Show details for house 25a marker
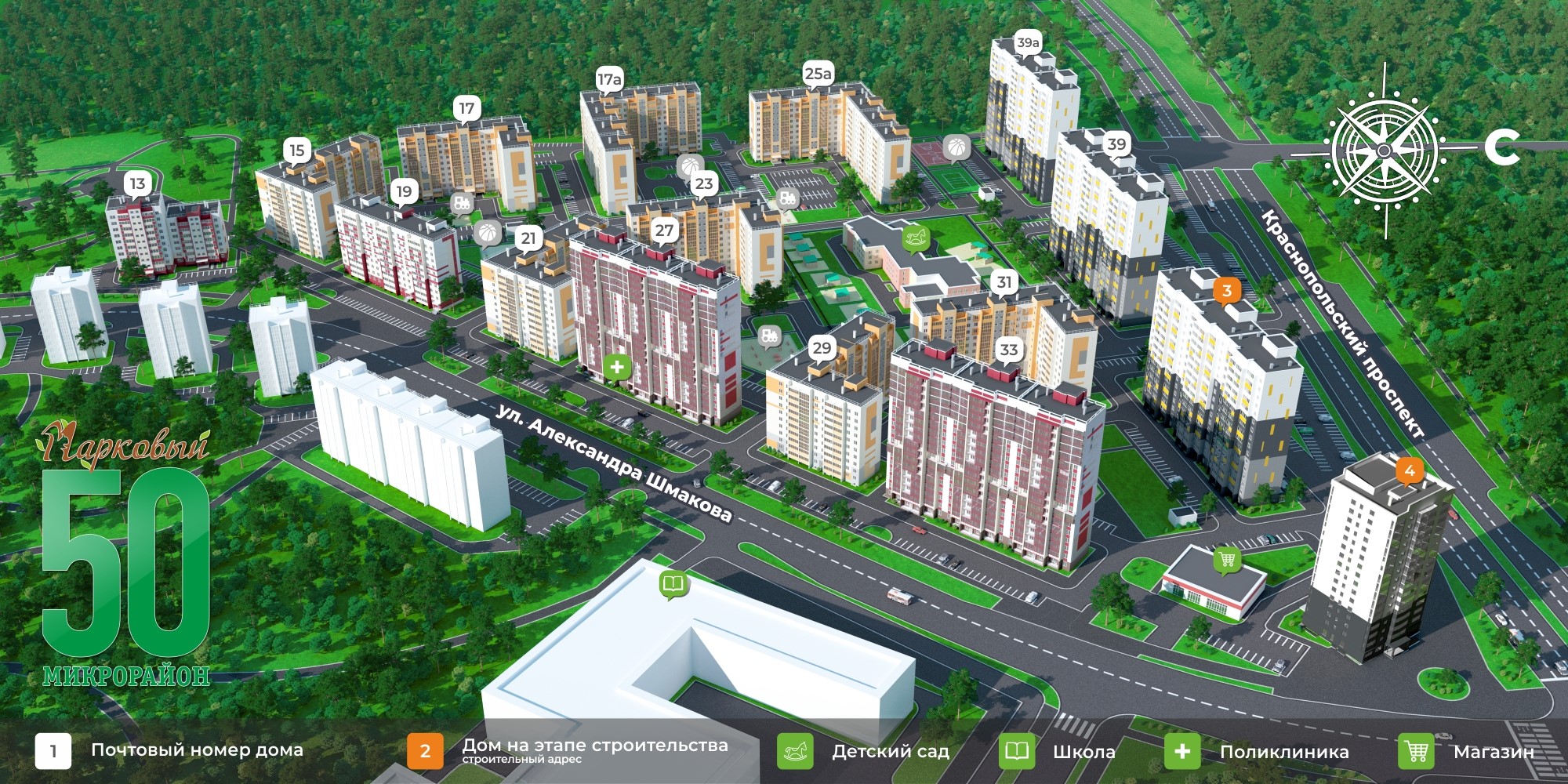This screenshot has height=784, width=1568. coord(818,74)
